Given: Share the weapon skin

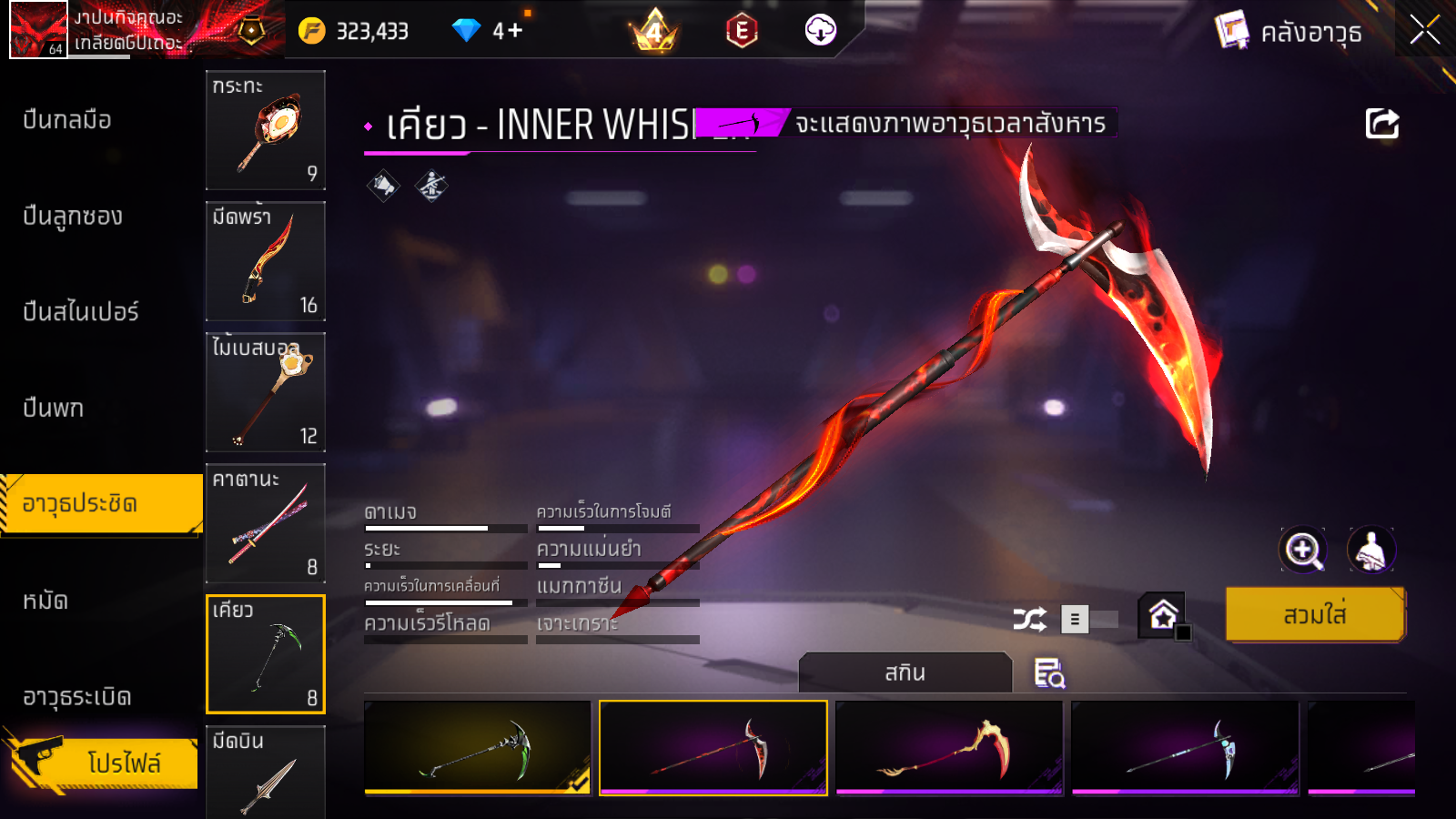Looking at the screenshot, I should pyautogui.click(x=1381, y=124).
